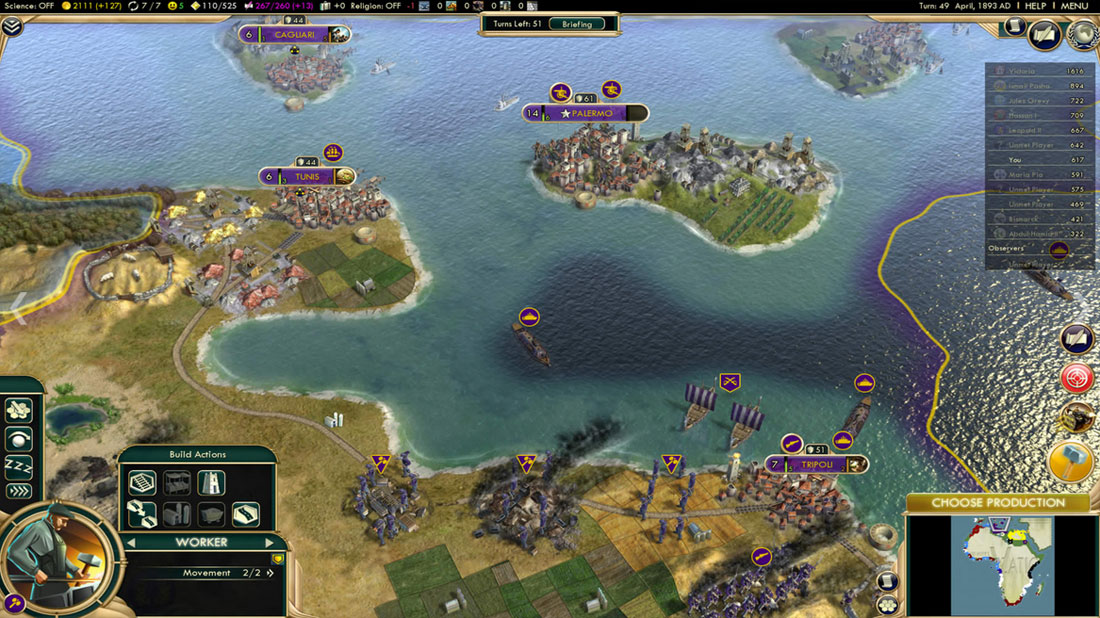Open the Tunis city banner
The height and width of the screenshot is (618, 1100).
[x=303, y=177]
